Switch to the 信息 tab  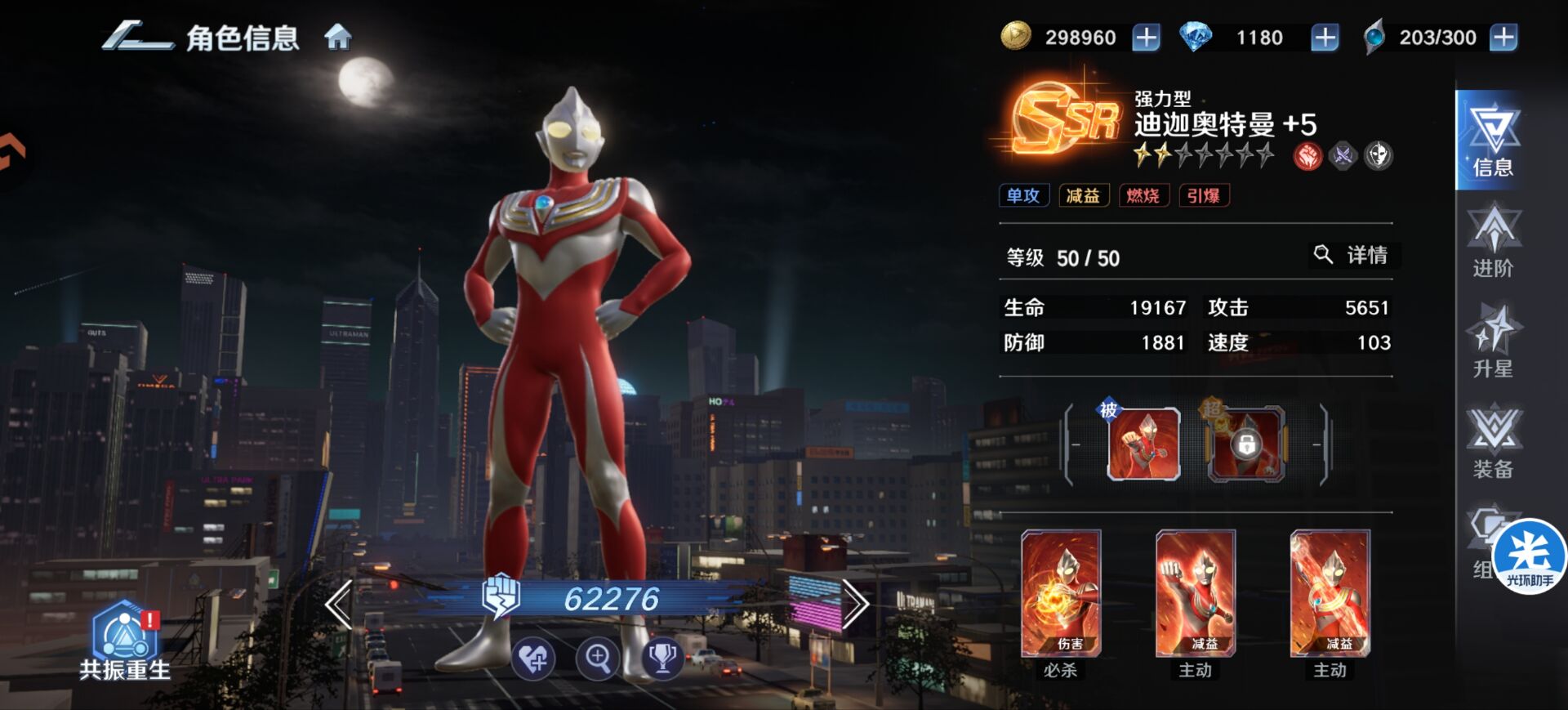(x=1492, y=141)
